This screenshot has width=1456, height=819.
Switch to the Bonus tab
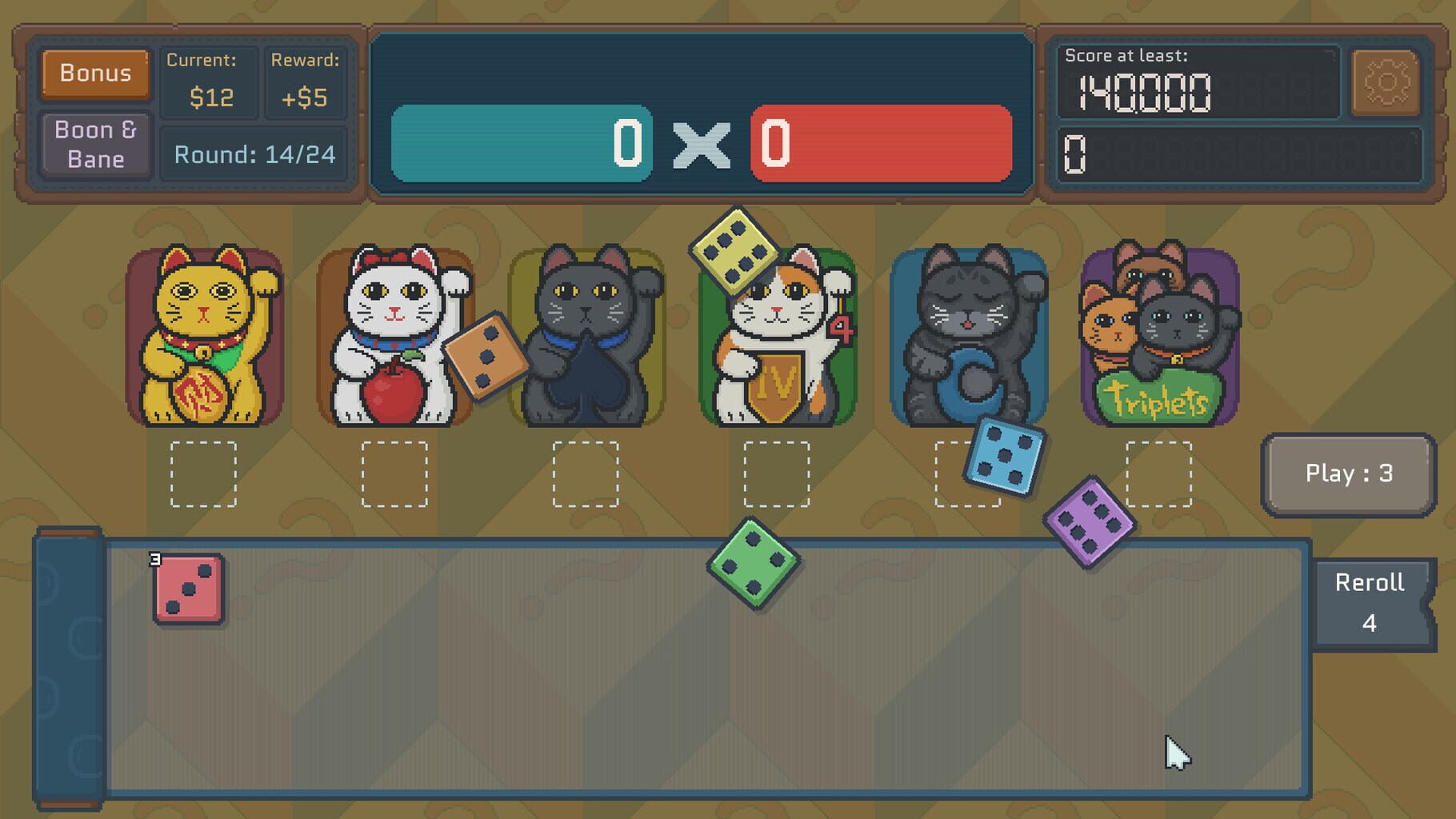[x=94, y=74]
